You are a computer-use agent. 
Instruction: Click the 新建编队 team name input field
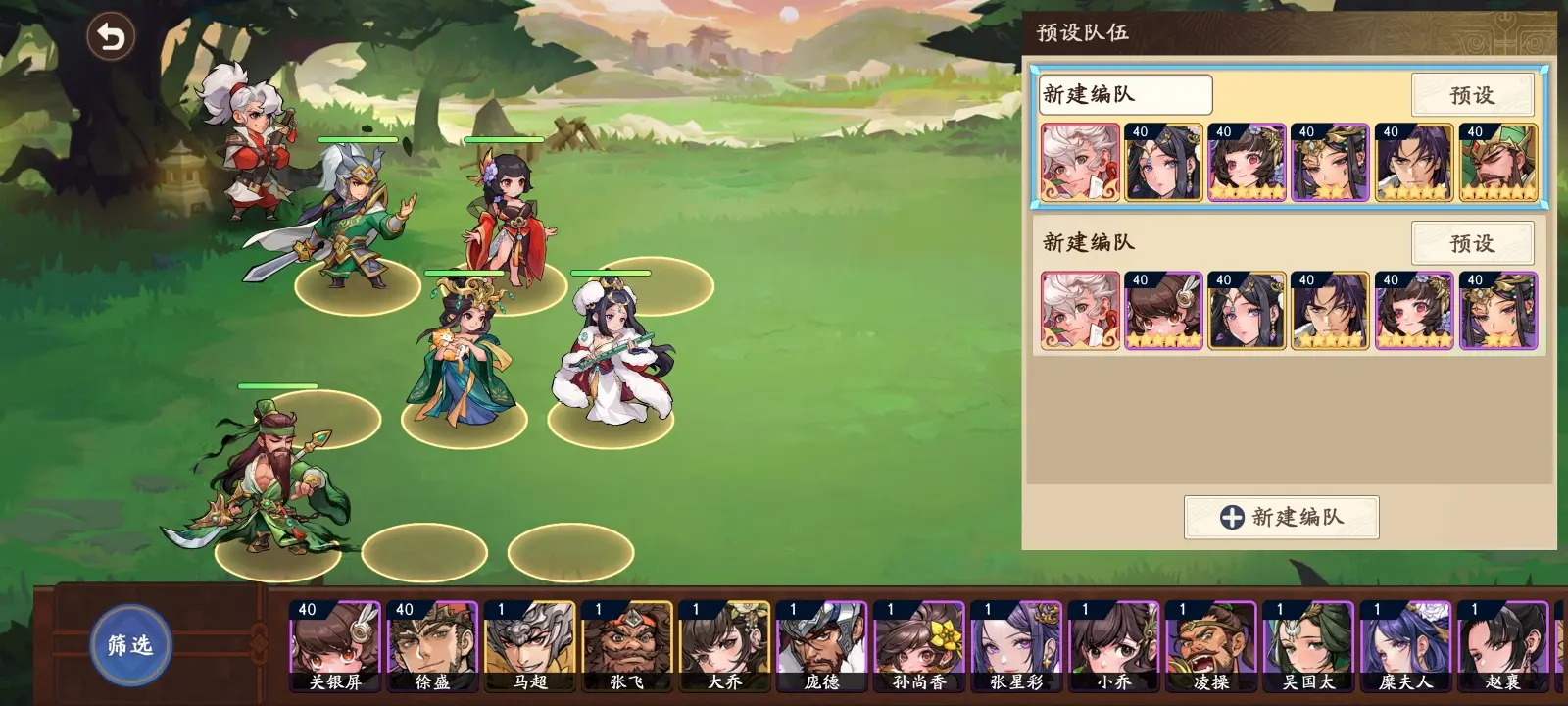[1125, 94]
